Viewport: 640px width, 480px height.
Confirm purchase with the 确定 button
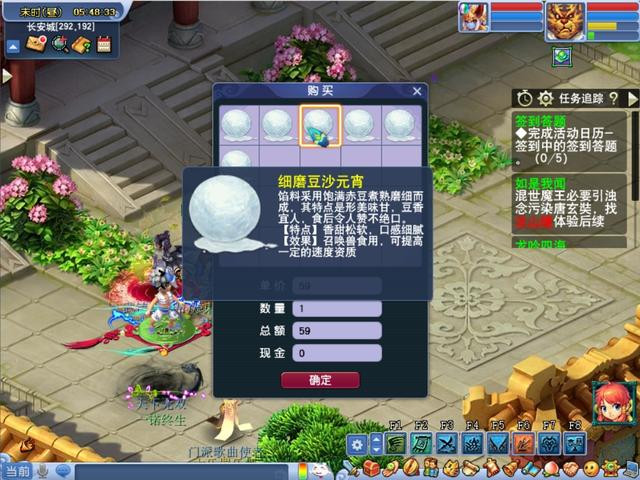(x=320, y=380)
